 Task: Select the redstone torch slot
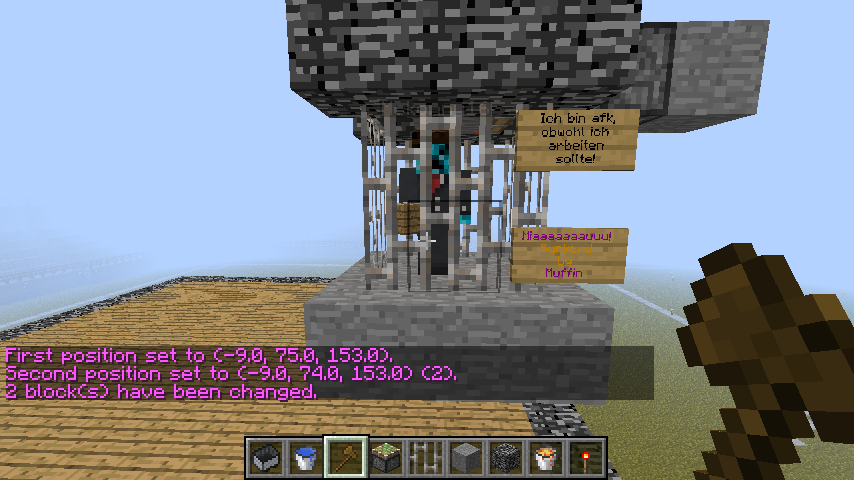click(x=587, y=457)
